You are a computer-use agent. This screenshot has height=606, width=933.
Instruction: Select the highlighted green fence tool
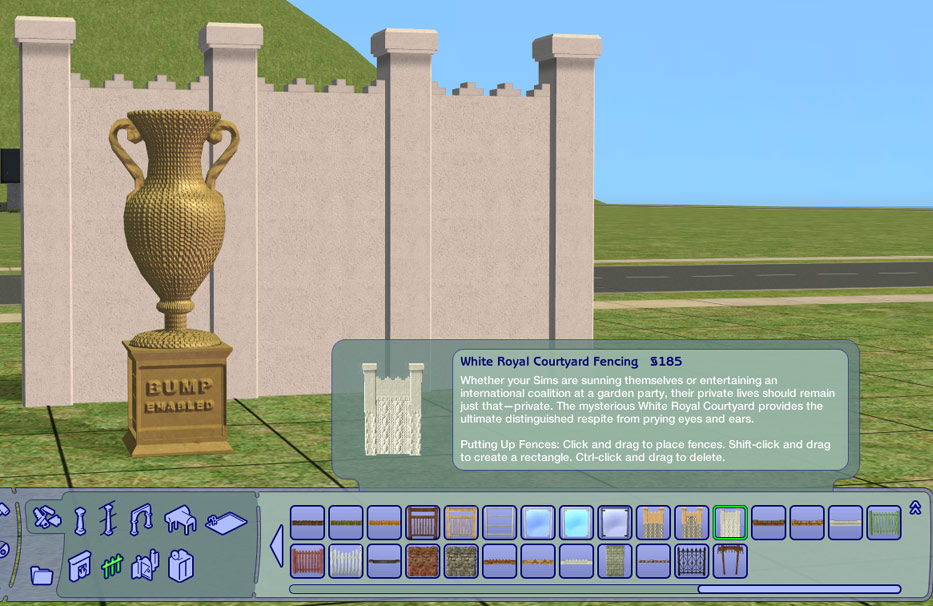[111, 566]
